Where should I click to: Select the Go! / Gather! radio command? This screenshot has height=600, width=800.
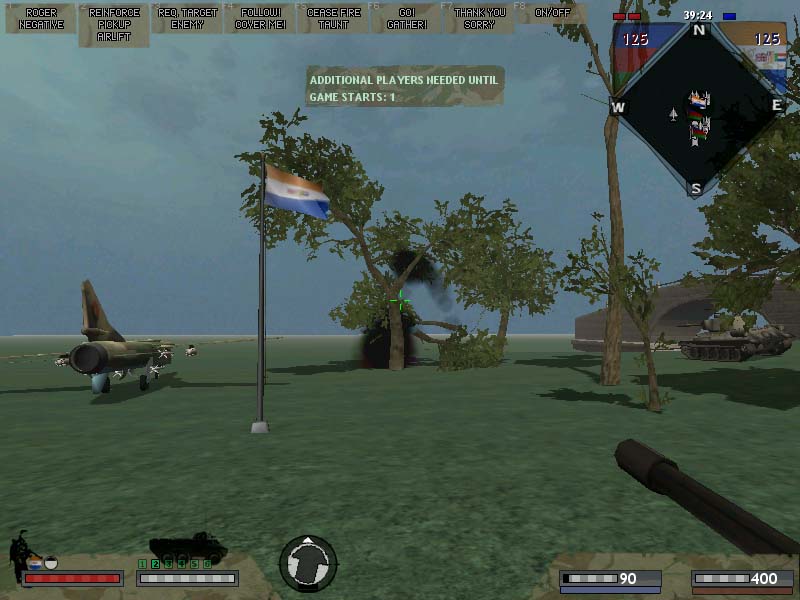click(x=406, y=18)
